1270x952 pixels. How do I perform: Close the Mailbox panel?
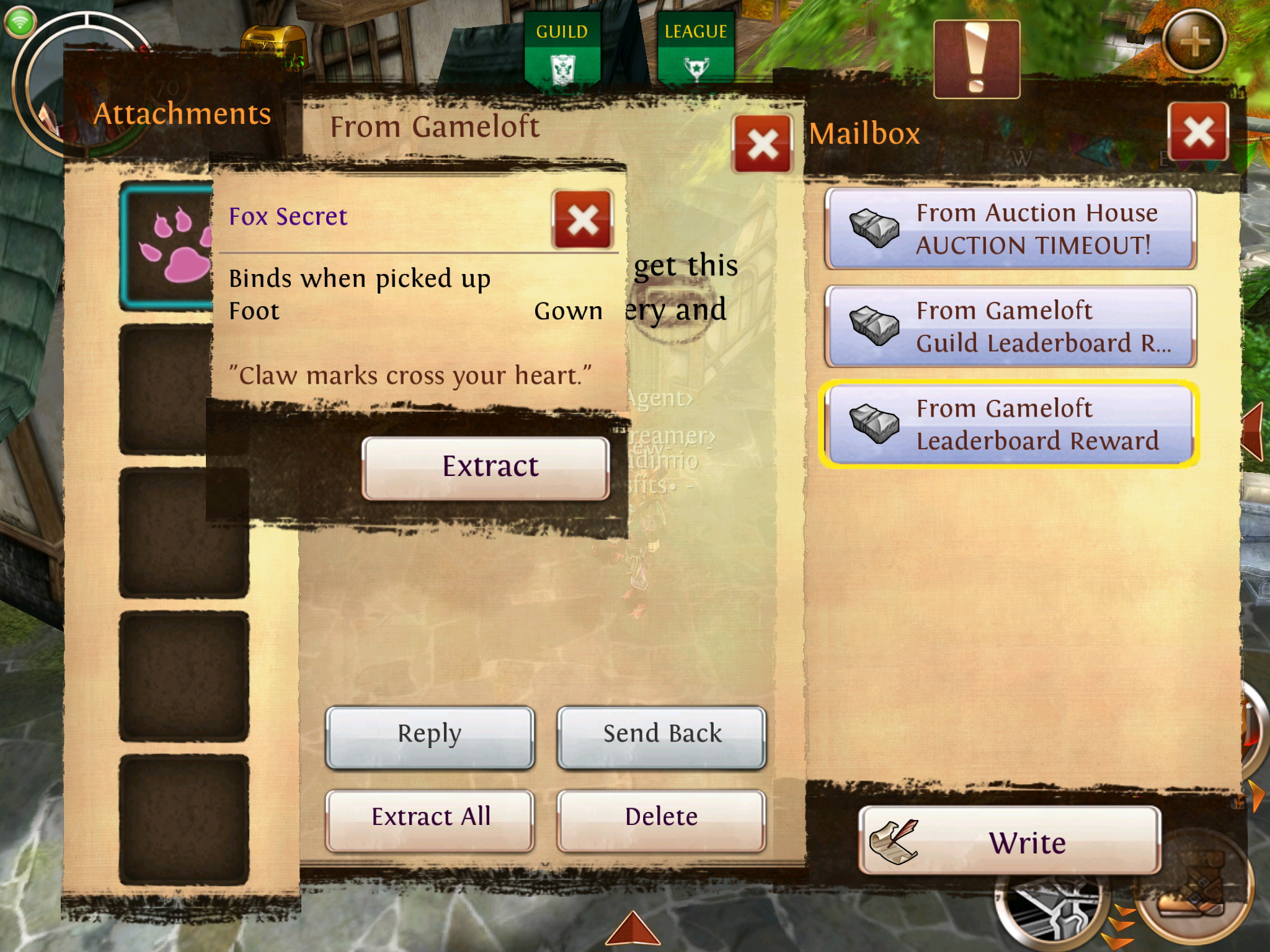coord(1198,132)
